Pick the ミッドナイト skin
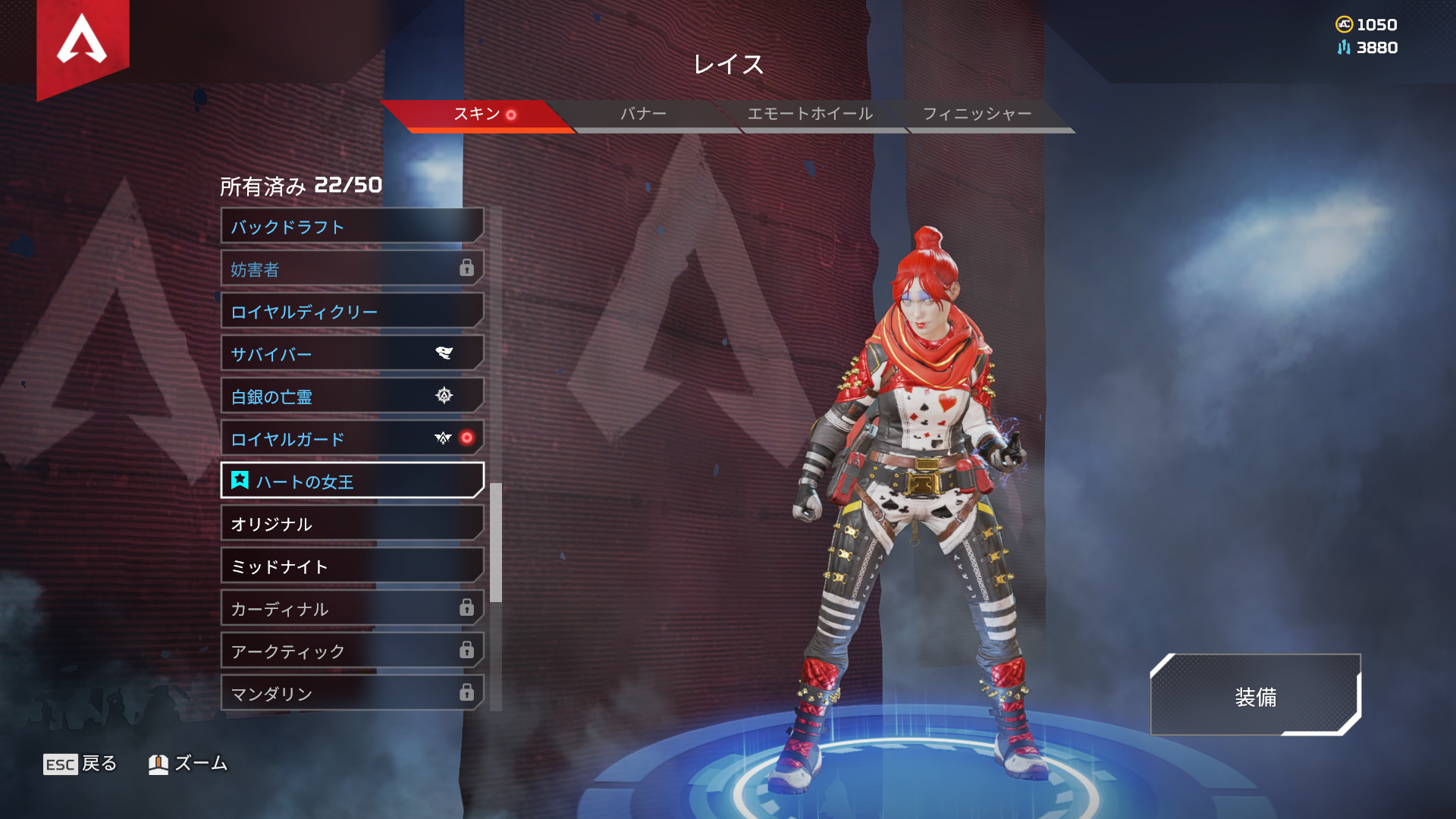The width and height of the screenshot is (1456, 819). (x=352, y=566)
